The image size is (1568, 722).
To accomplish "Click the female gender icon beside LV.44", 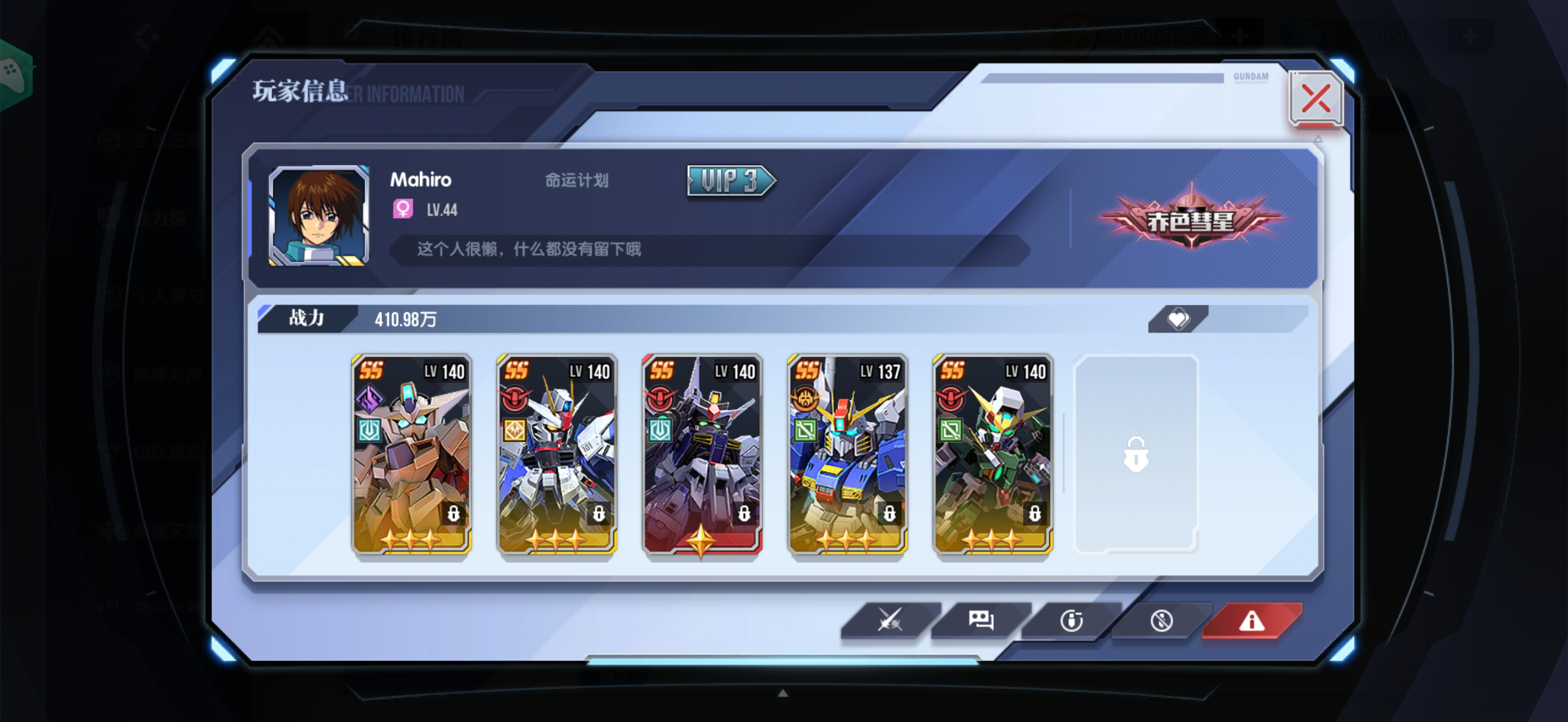I will click(x=402, y=209).
